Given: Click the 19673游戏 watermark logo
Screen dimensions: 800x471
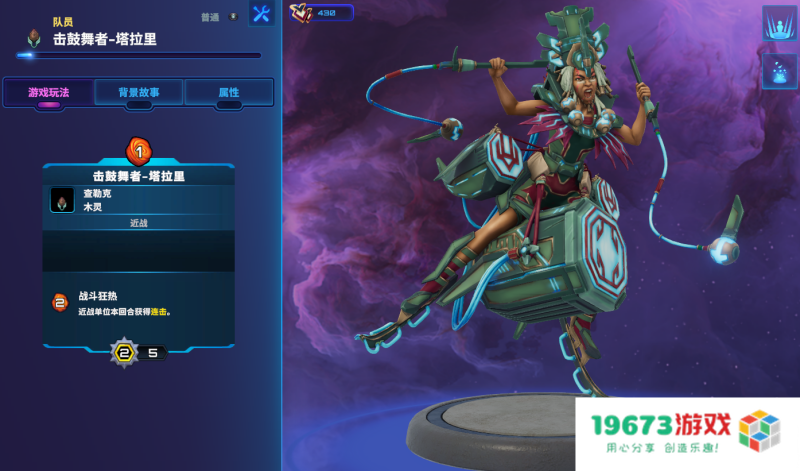Looking at the screenshot, I should click(x=687, y=432).
